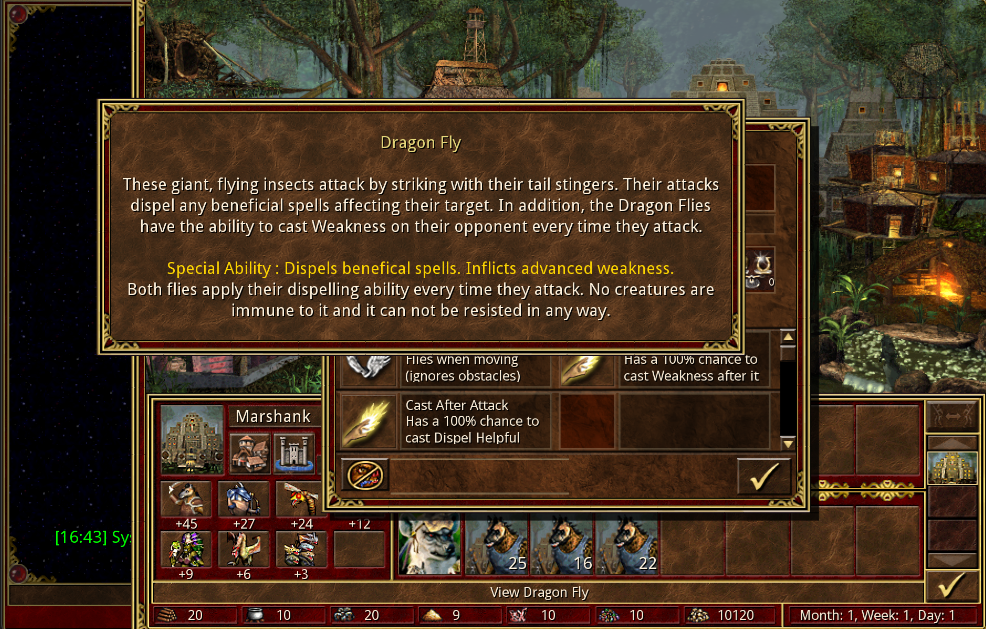Viewport: 986px width, 629px height.
Task: Open the Marshank town hall portrait
Action: tap(192, 438)
